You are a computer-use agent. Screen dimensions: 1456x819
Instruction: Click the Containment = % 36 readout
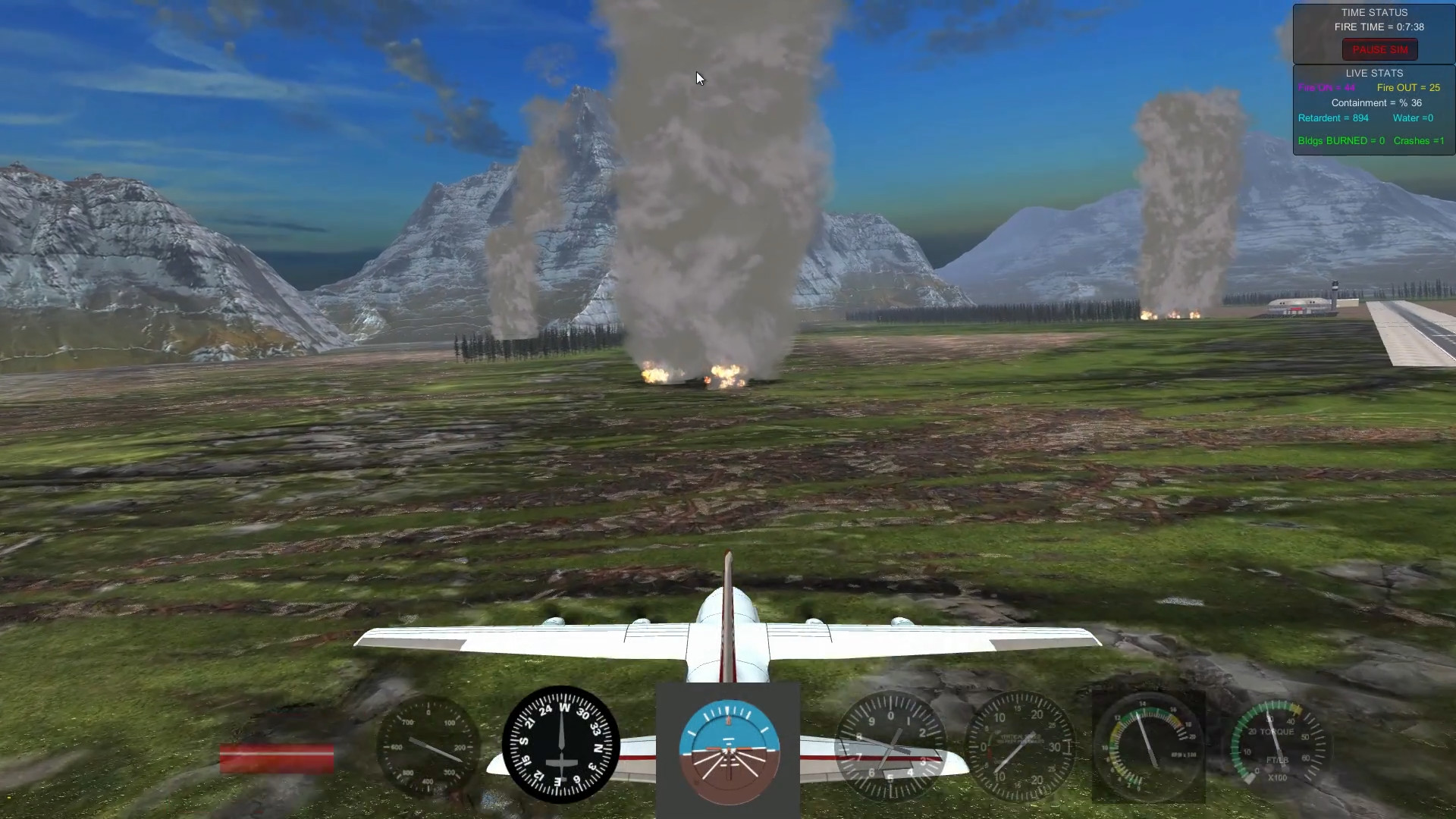pyautogui.click(x=1376, y=102)
